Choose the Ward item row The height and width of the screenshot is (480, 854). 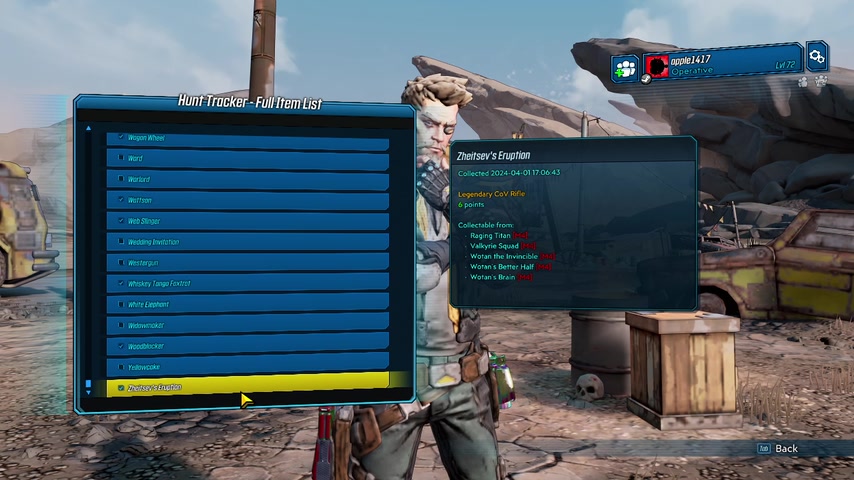coord(247,159)
